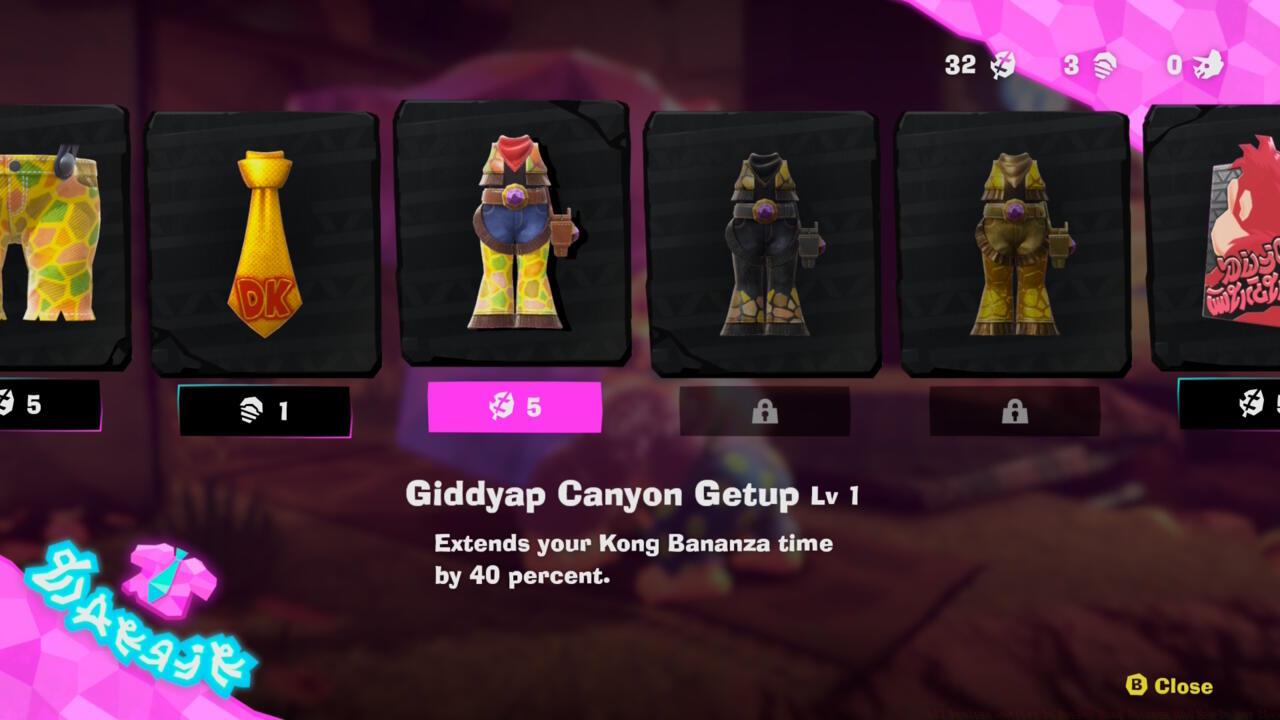The image size is (1280, 720).
Task: Select the DK Tie shop tab
Action: pos(264,240)
